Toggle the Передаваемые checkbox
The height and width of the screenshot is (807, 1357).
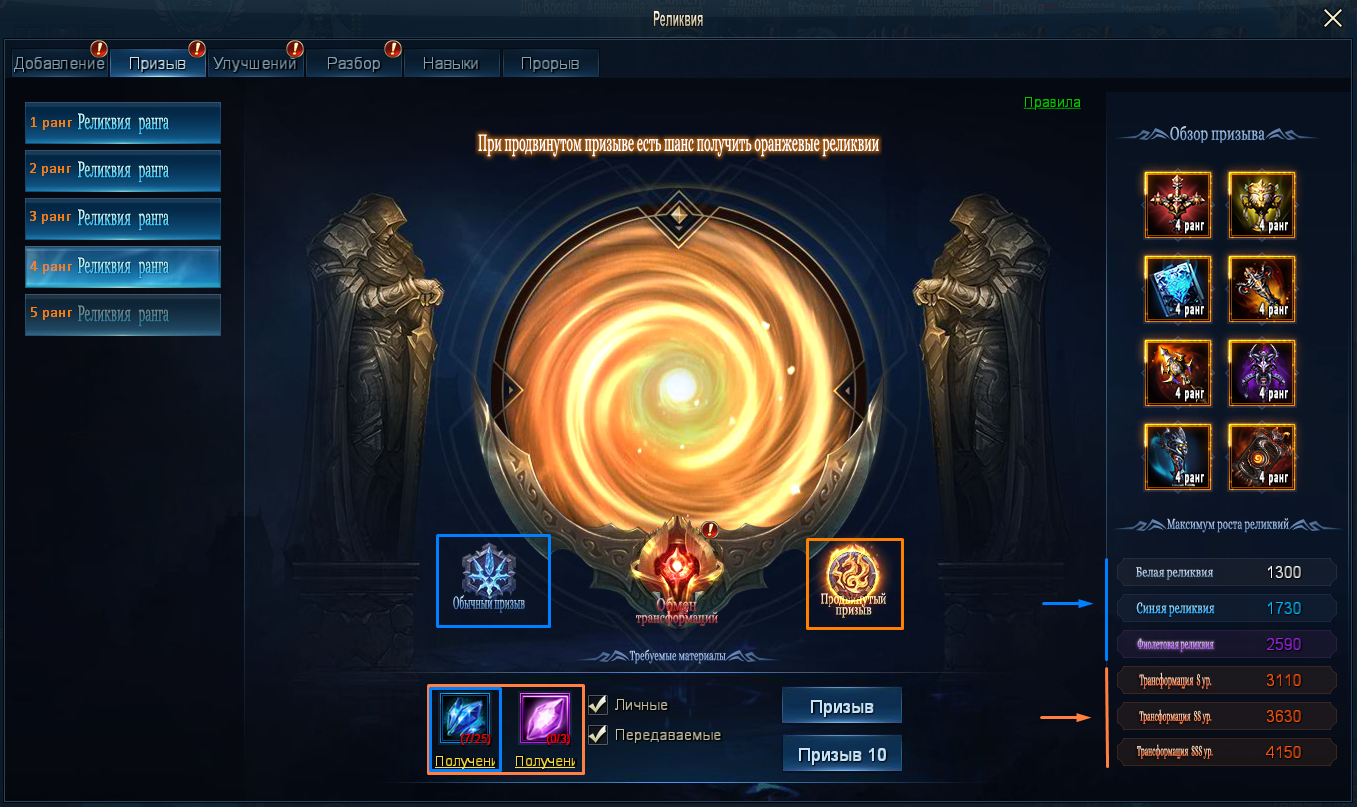[598, 734]
